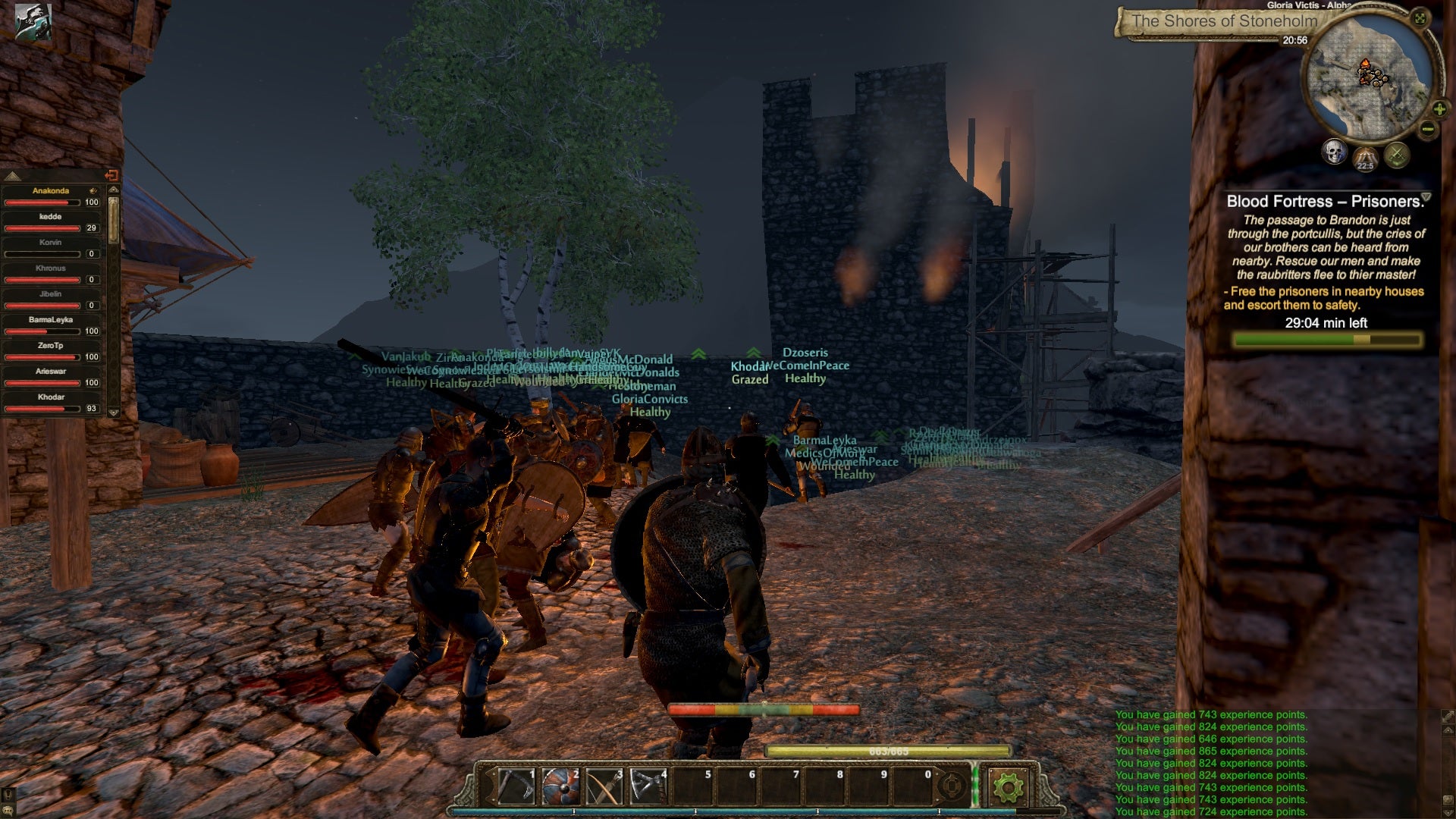1456x819 pixels.
Task: Click the character portrait icon
Action: (x=33, y=21)
